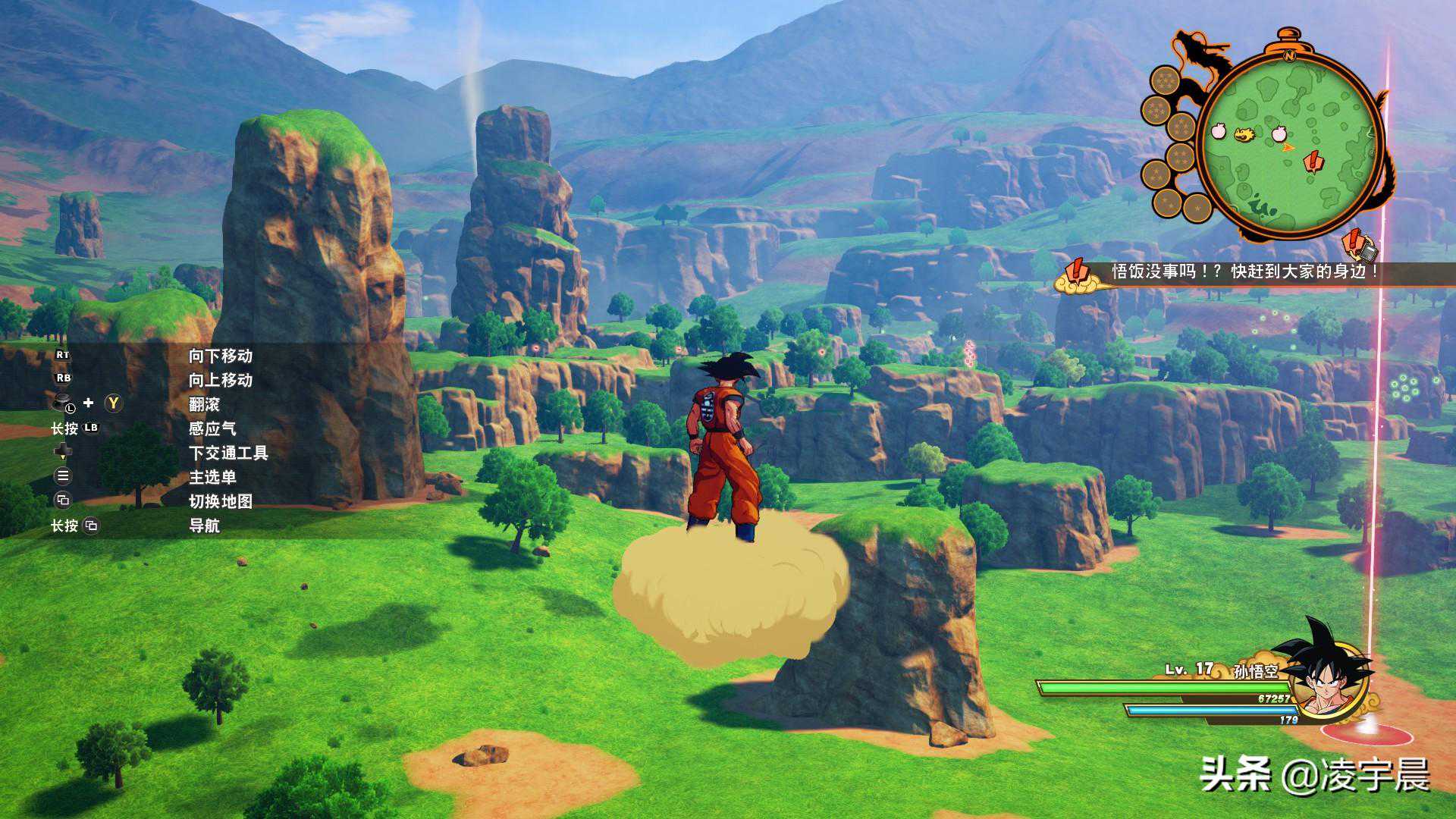The image size is (1456, 819).
Task: Click the orange player arrow on the minimap
Action: 1288,146
